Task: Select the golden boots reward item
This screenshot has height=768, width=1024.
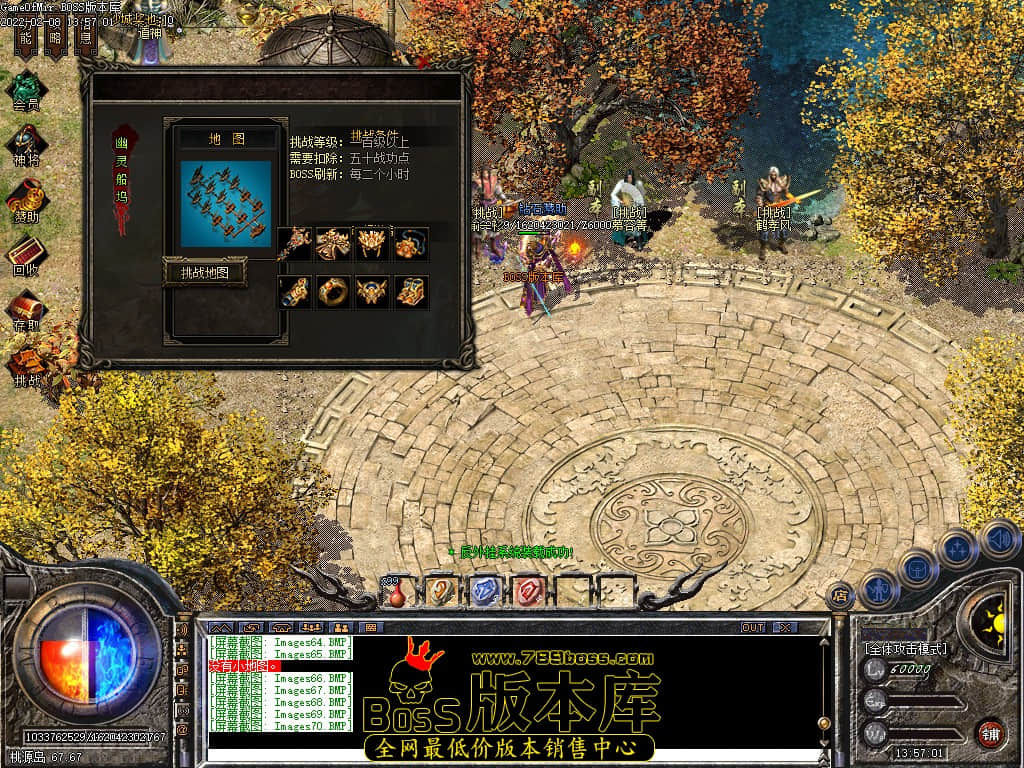Action: pos(410,292)
